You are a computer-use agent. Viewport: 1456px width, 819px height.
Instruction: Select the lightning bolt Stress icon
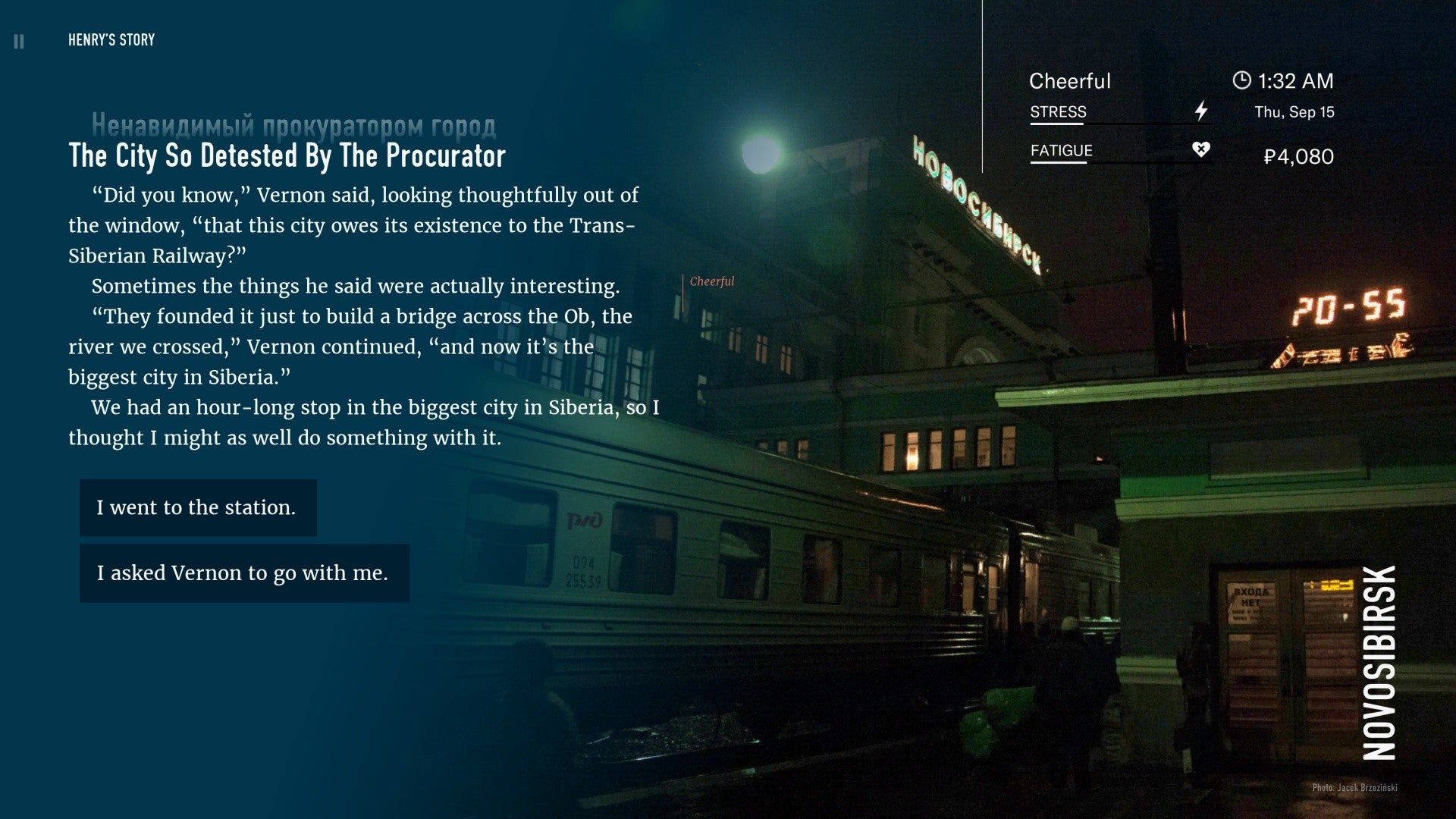[x=1200, y=111]
